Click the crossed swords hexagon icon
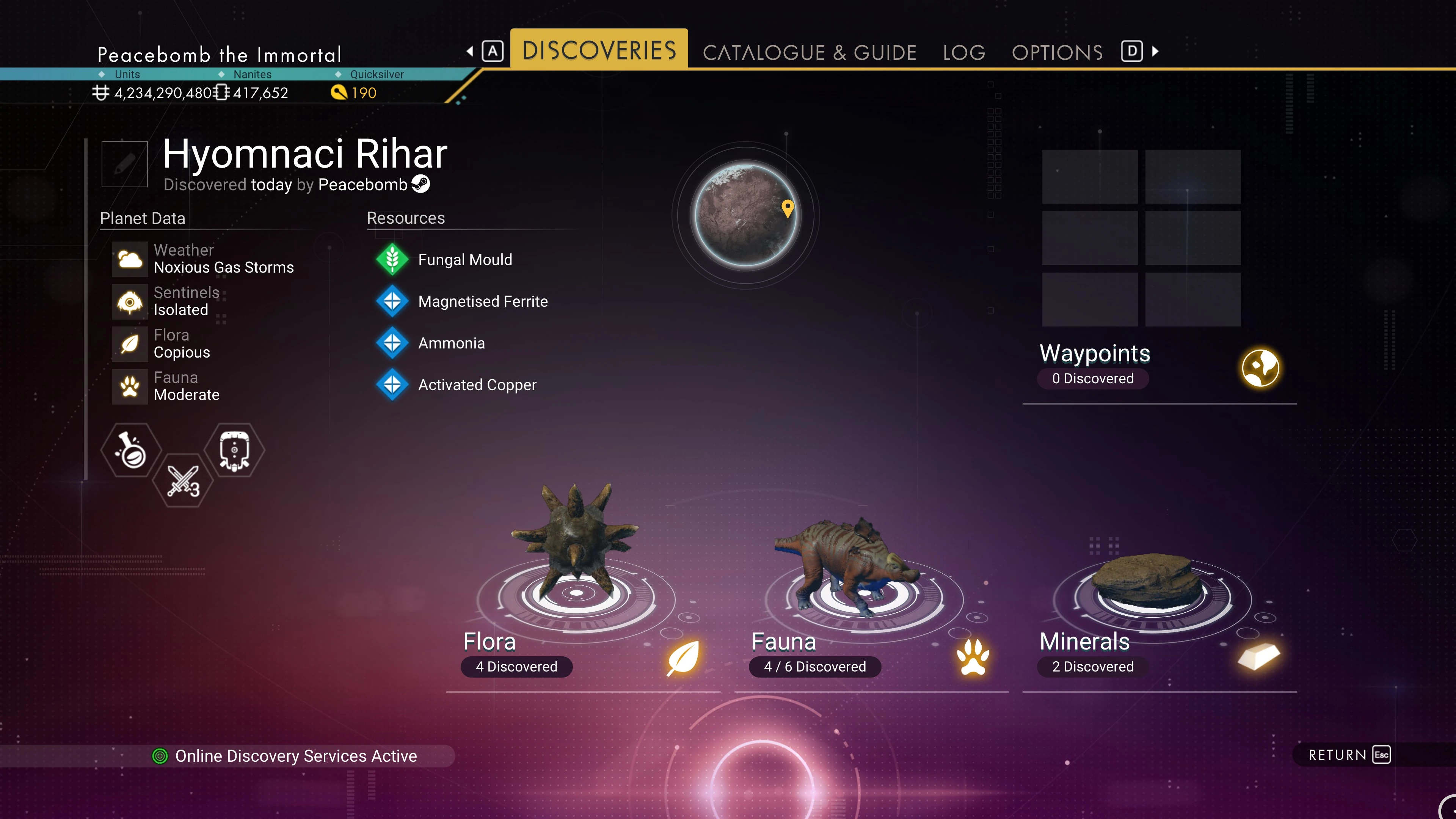The image size is (1456, 819). 182,481
